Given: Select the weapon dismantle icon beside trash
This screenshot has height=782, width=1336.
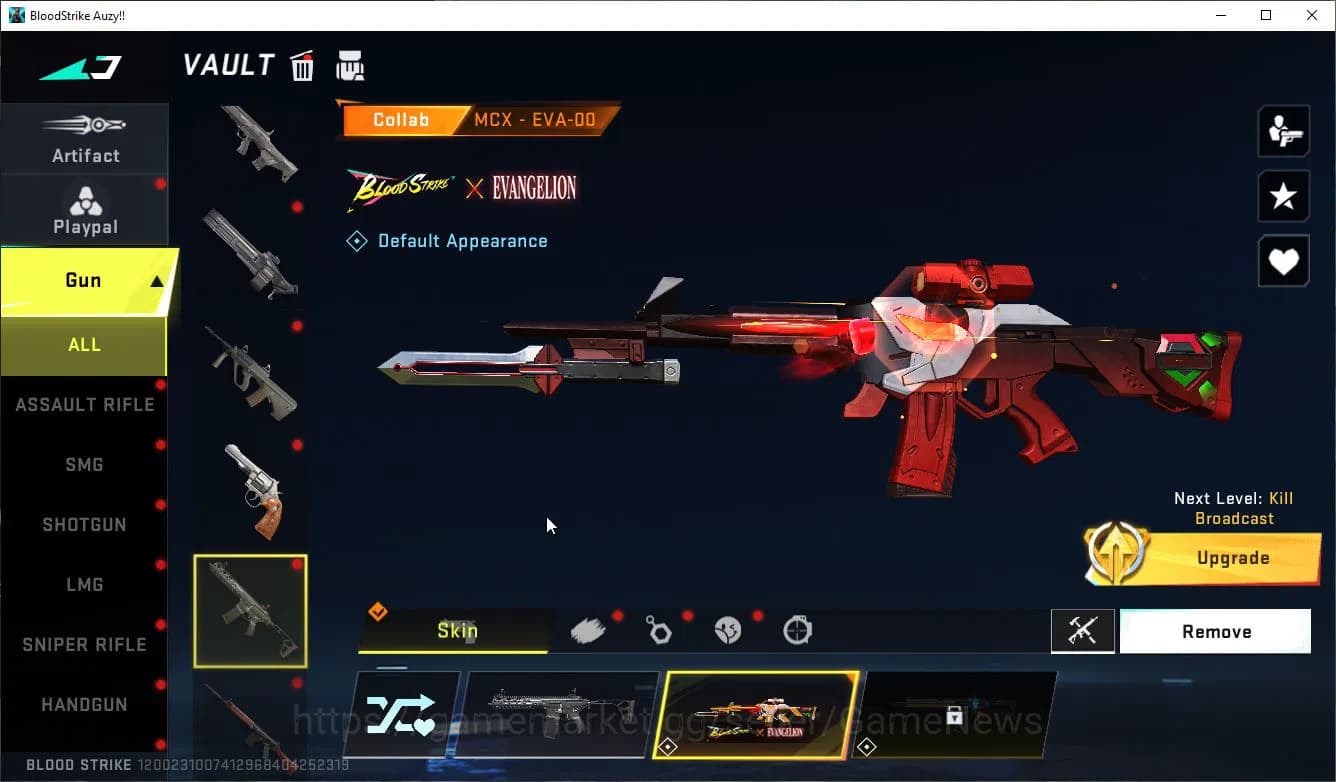Looking at the screenshot, I should click(350, 65).
